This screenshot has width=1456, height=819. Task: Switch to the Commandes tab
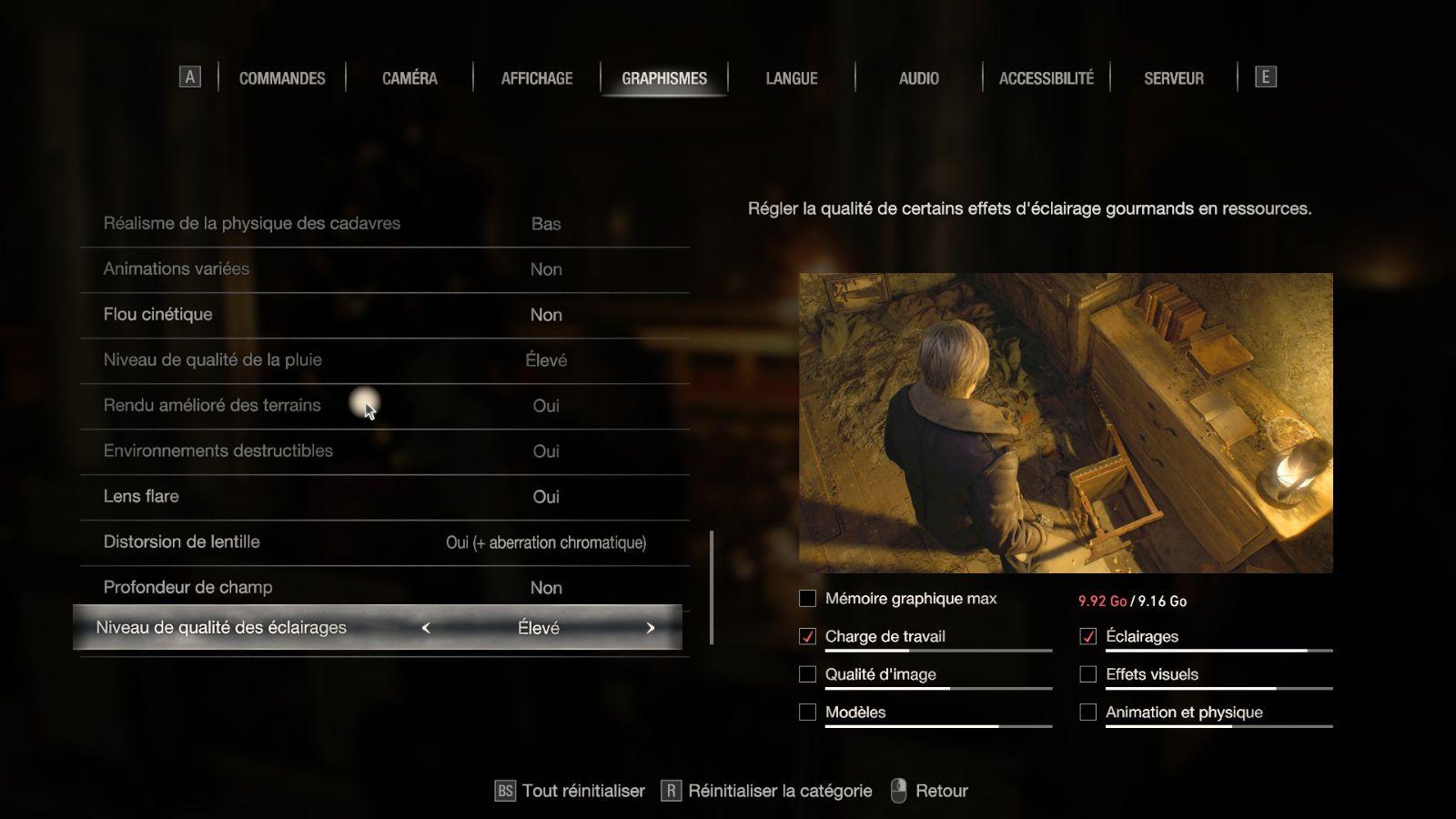point(282,78)
